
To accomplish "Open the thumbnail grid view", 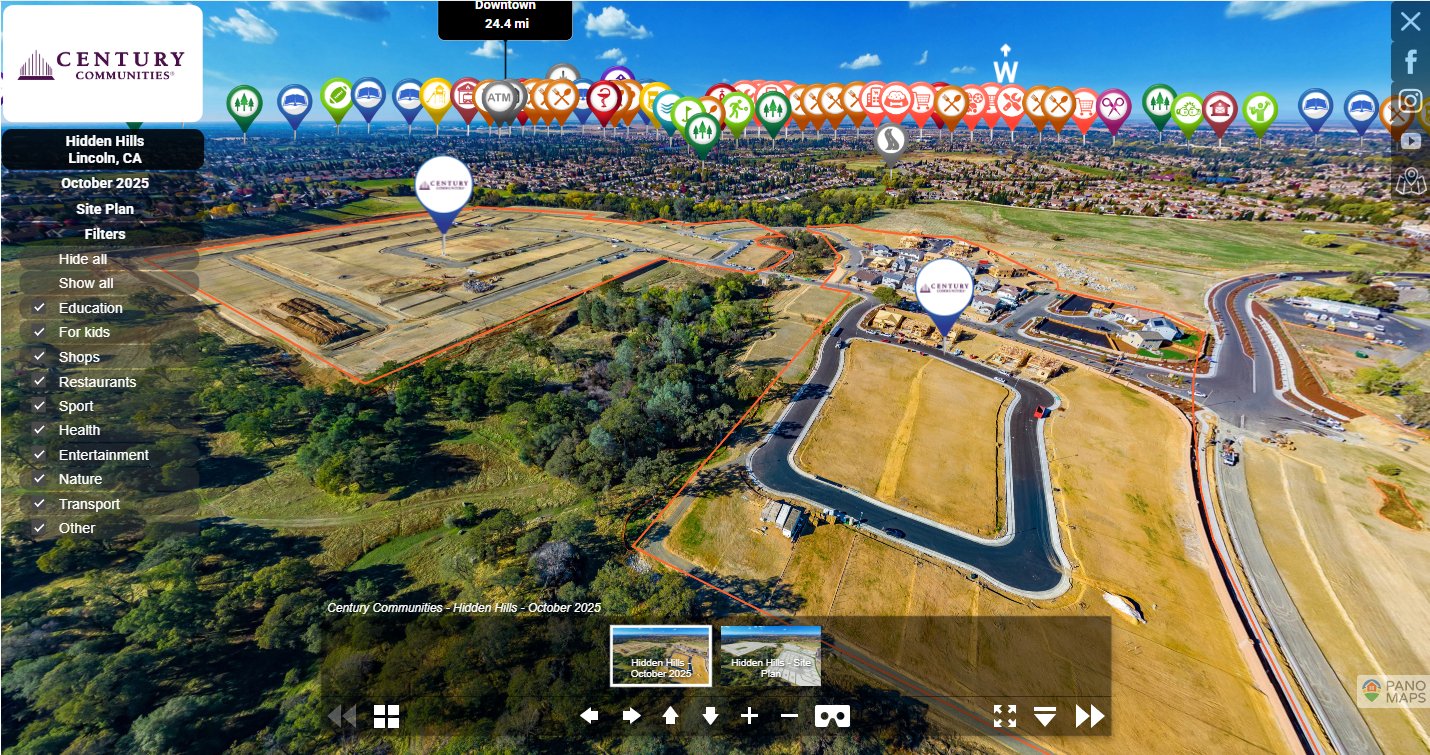I will coord(386,716).
